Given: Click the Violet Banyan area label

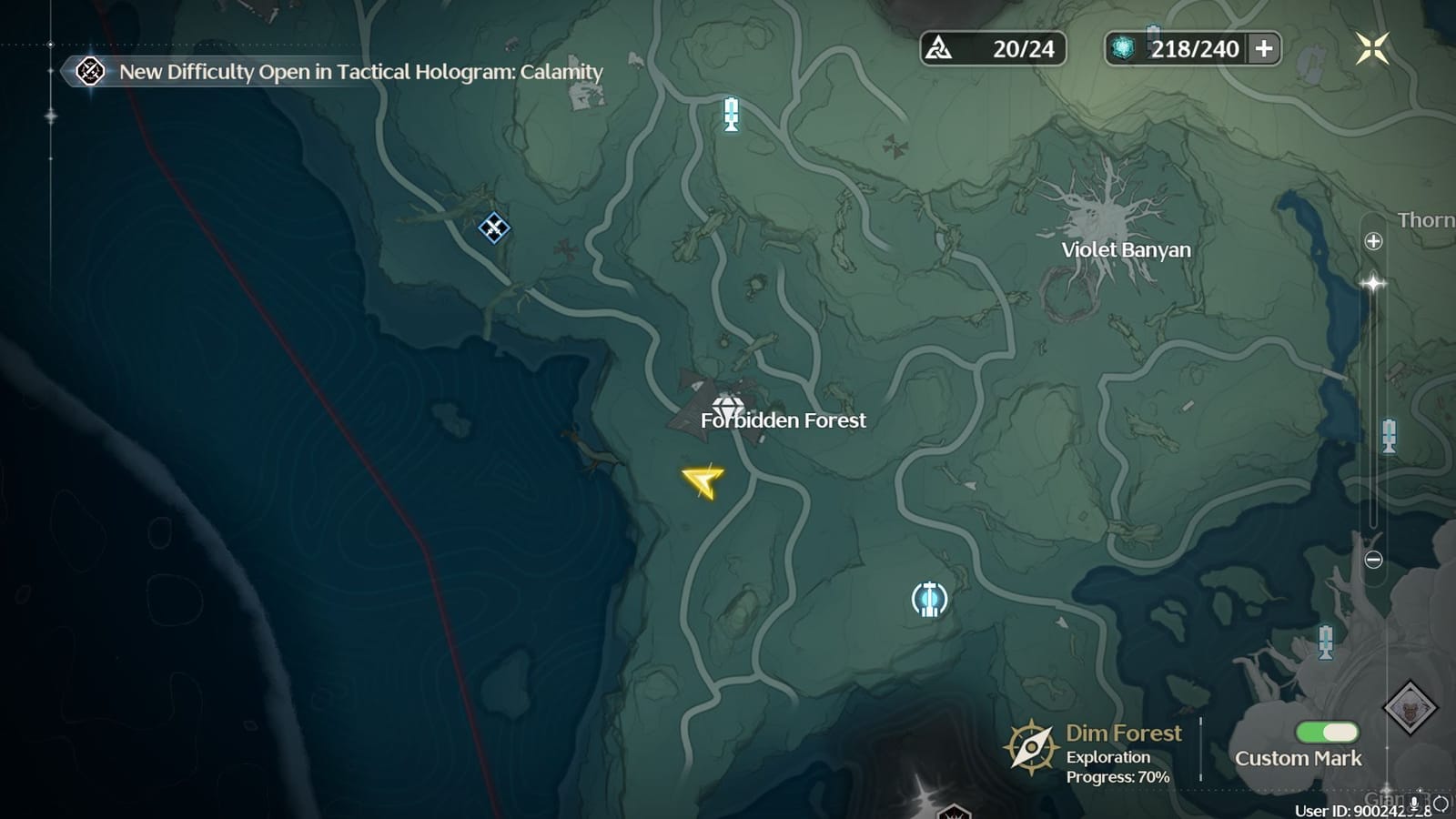Looking at the screenshot, I should coord(1127,248).
